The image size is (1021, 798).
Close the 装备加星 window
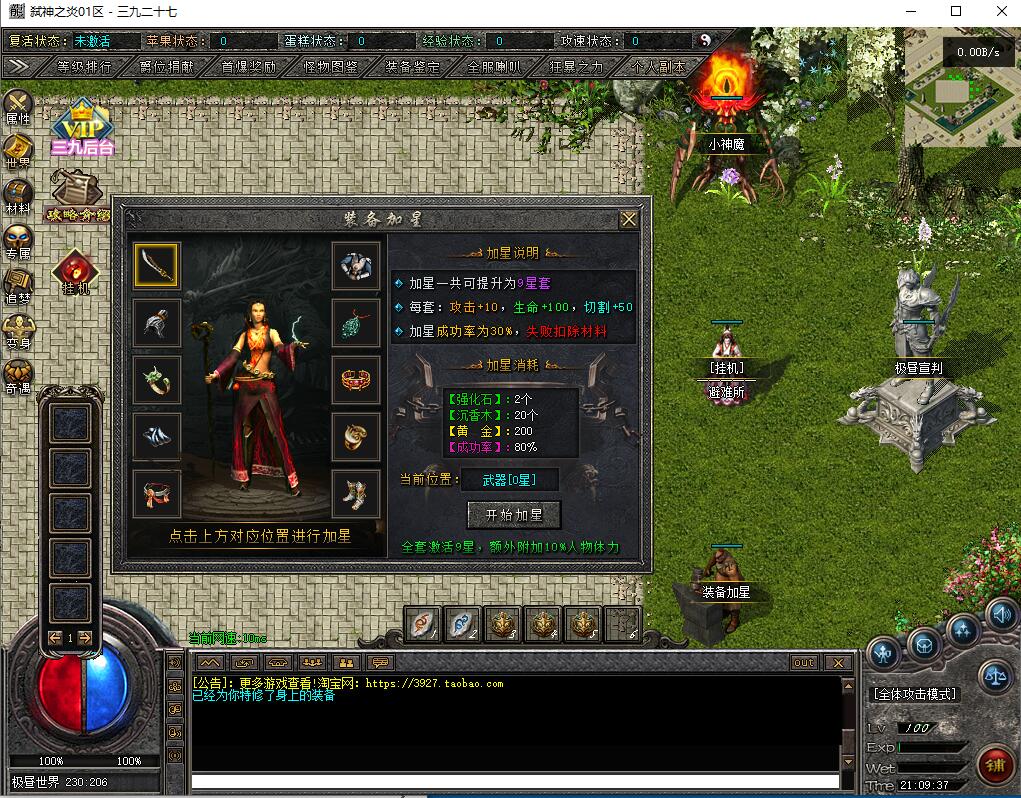point(628,219)
